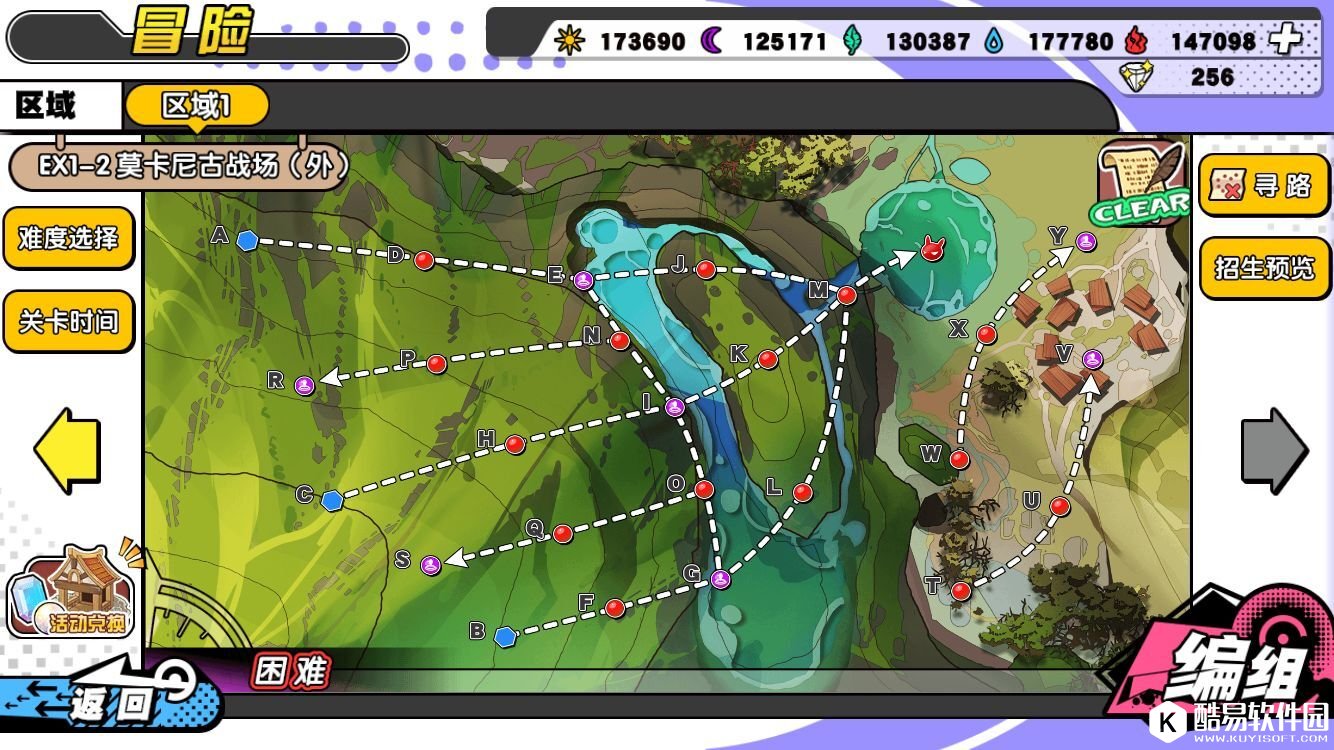The height and width of the screenshot is (750, 1334).
Task: Open the 难度选择 difficulty selection
Action: [x=68, y=238]
